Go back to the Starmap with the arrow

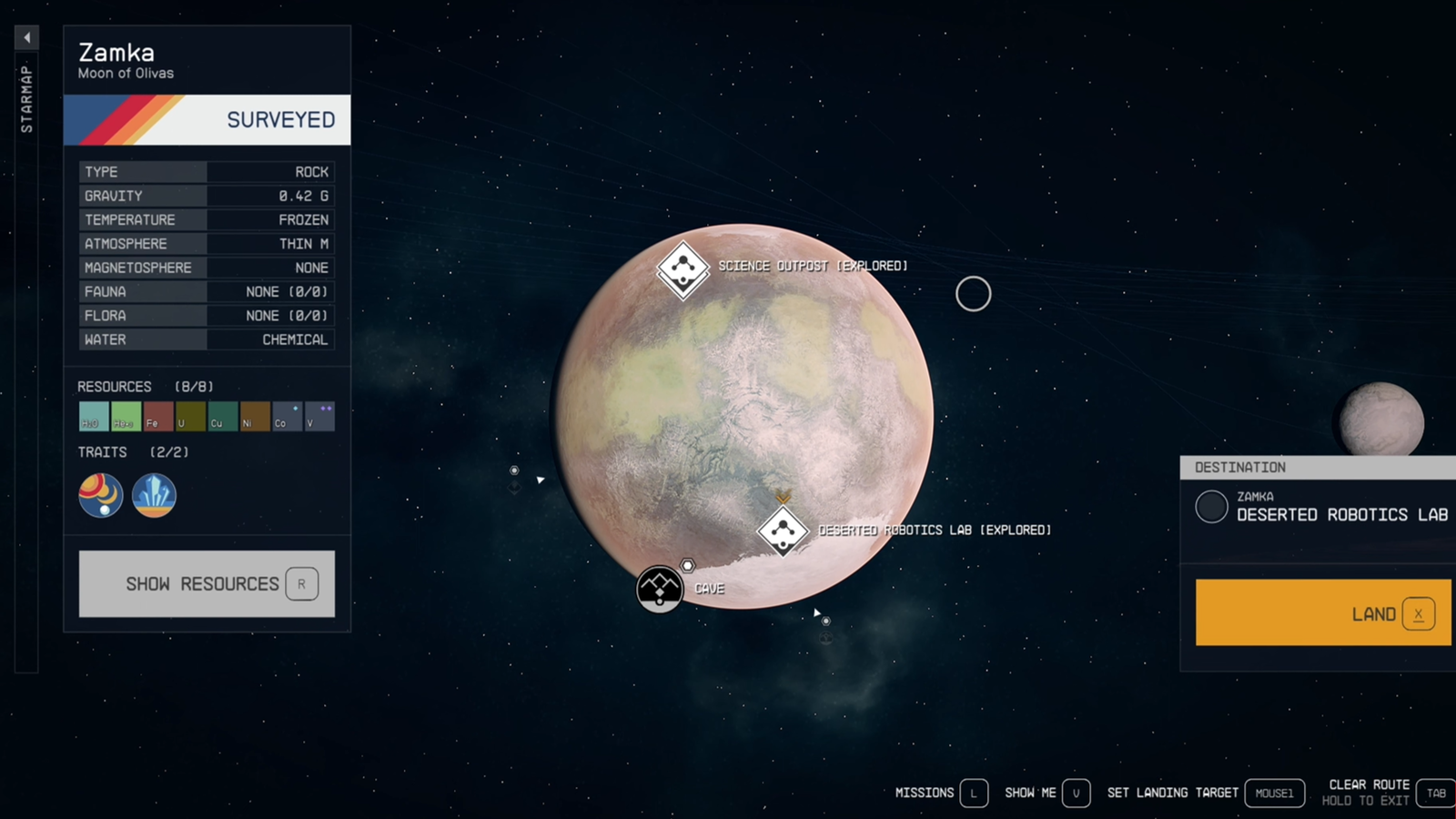point(26,37)
